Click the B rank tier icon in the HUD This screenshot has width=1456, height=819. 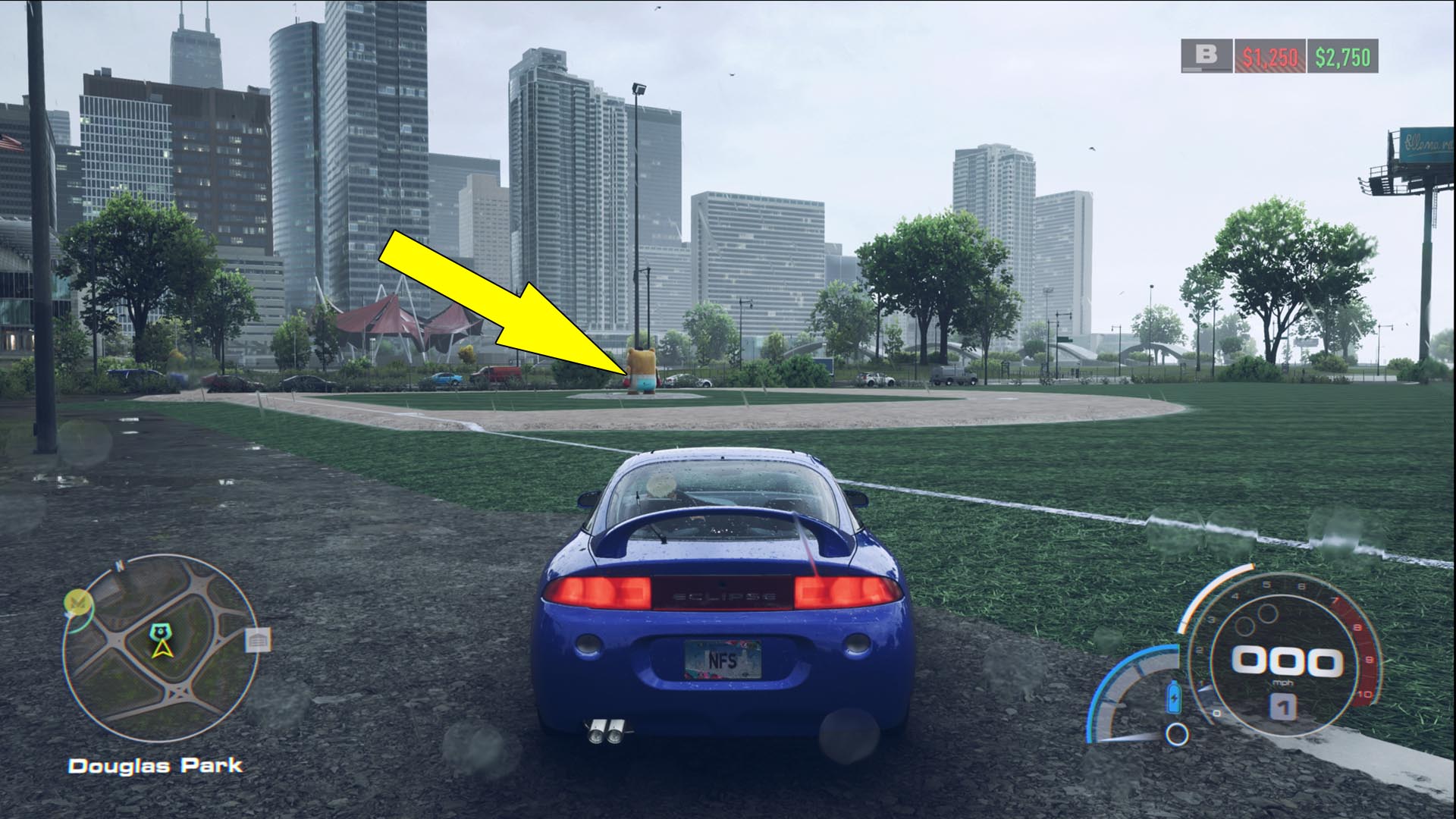pyautogui.click(x=1207, y=55)
